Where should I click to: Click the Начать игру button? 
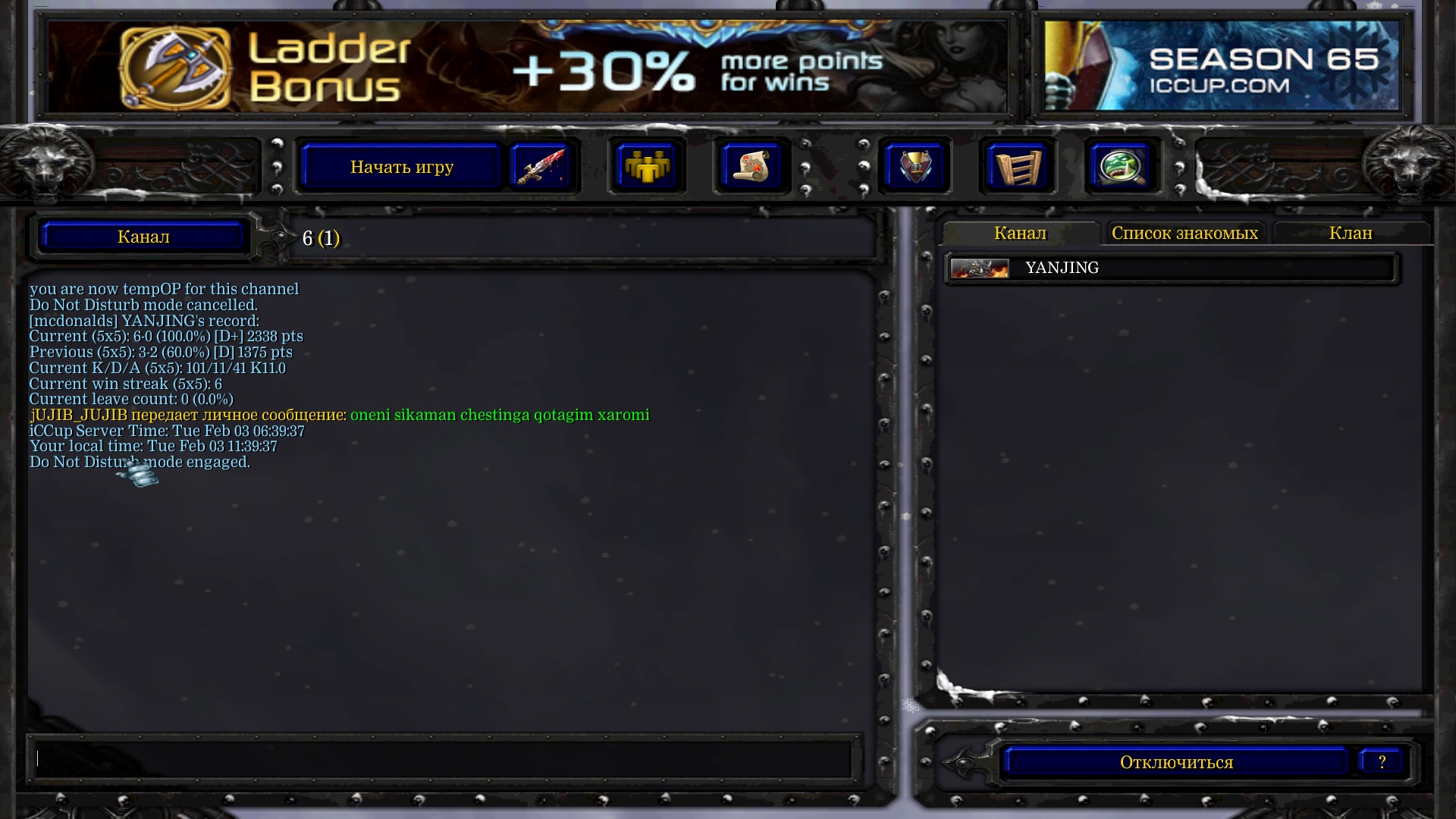pyautogui.click(x=401, y=167)
